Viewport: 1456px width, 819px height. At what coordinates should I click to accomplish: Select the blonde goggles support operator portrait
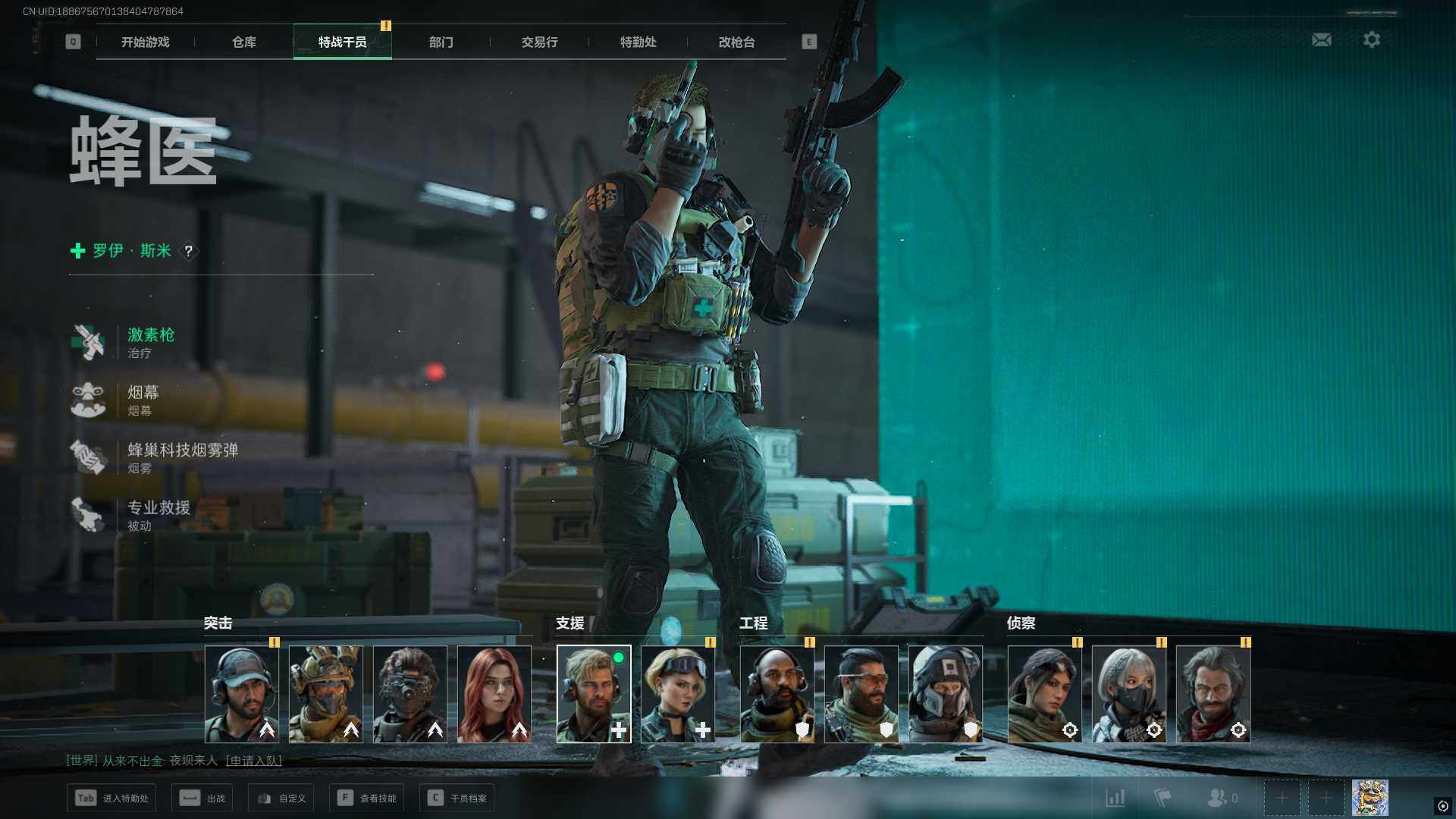678,693
